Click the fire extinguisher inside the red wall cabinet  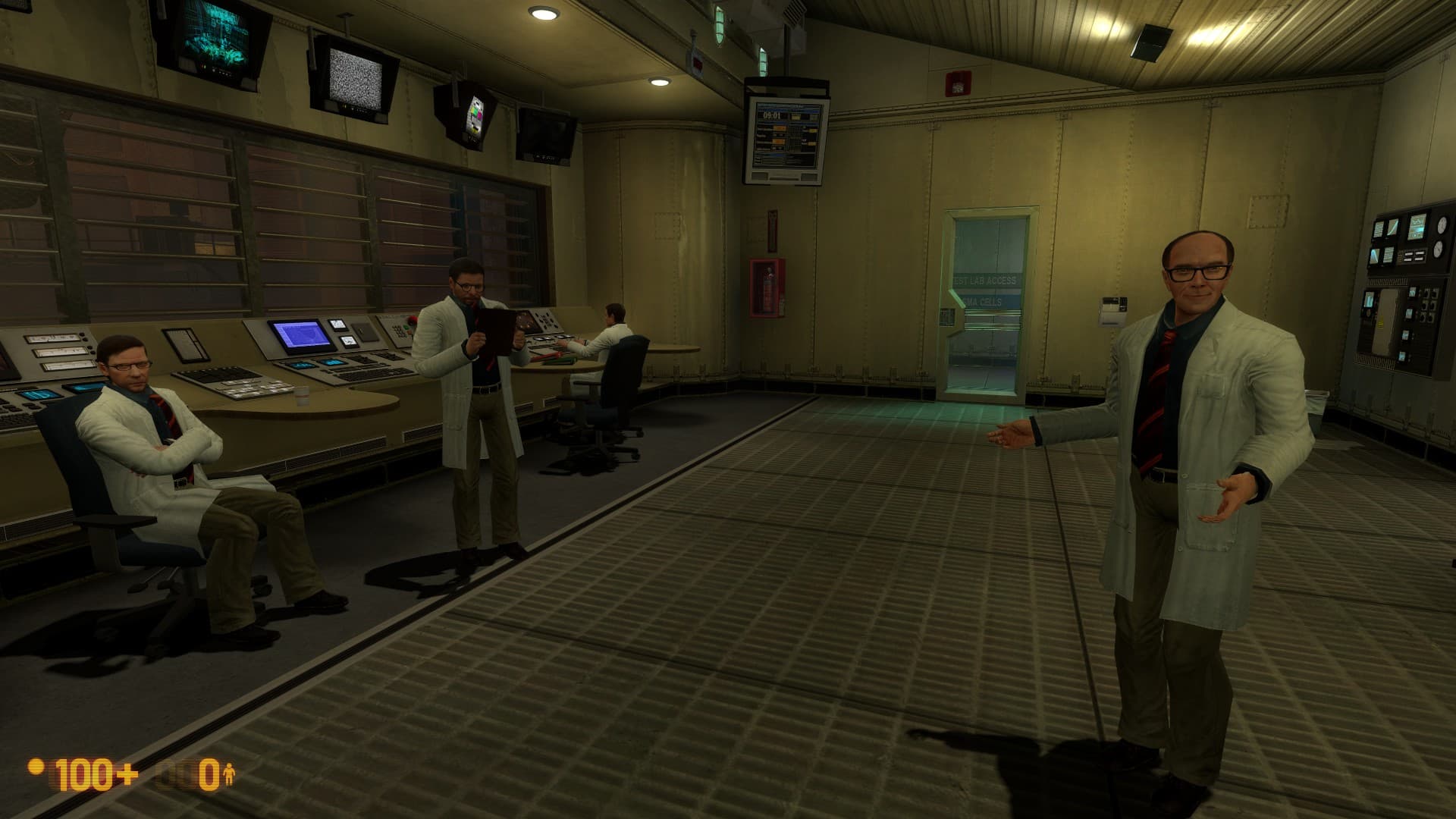[x=769, y=290]
